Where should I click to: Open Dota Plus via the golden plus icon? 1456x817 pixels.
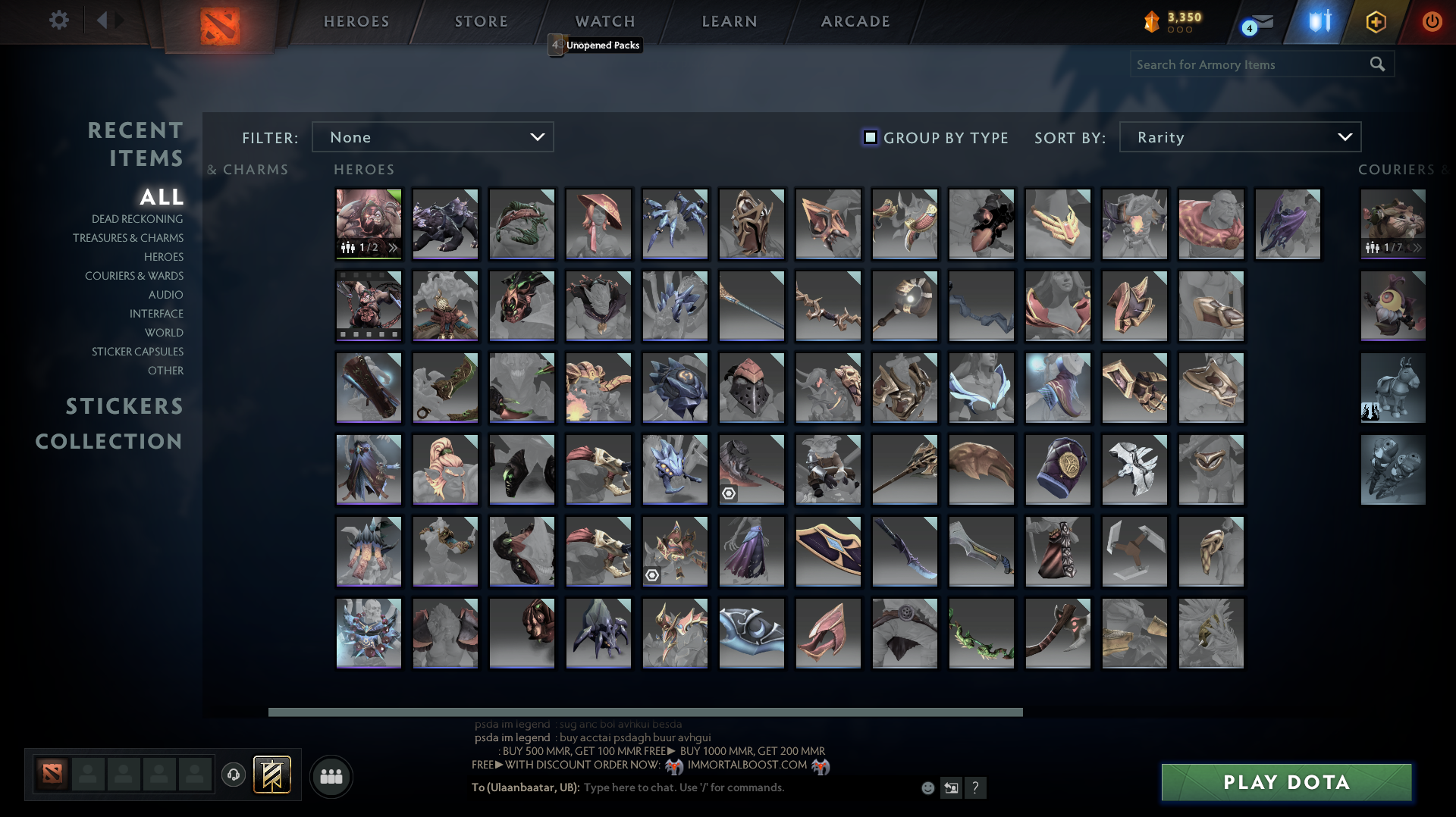pos(1375,22)
